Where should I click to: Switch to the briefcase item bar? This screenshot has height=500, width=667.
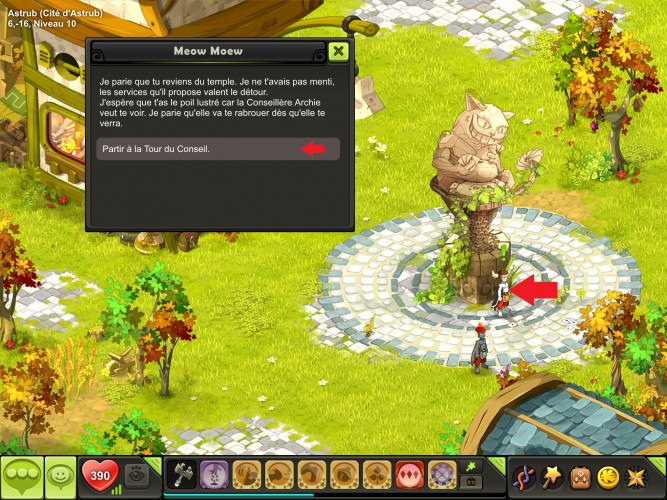pos(470,482)
